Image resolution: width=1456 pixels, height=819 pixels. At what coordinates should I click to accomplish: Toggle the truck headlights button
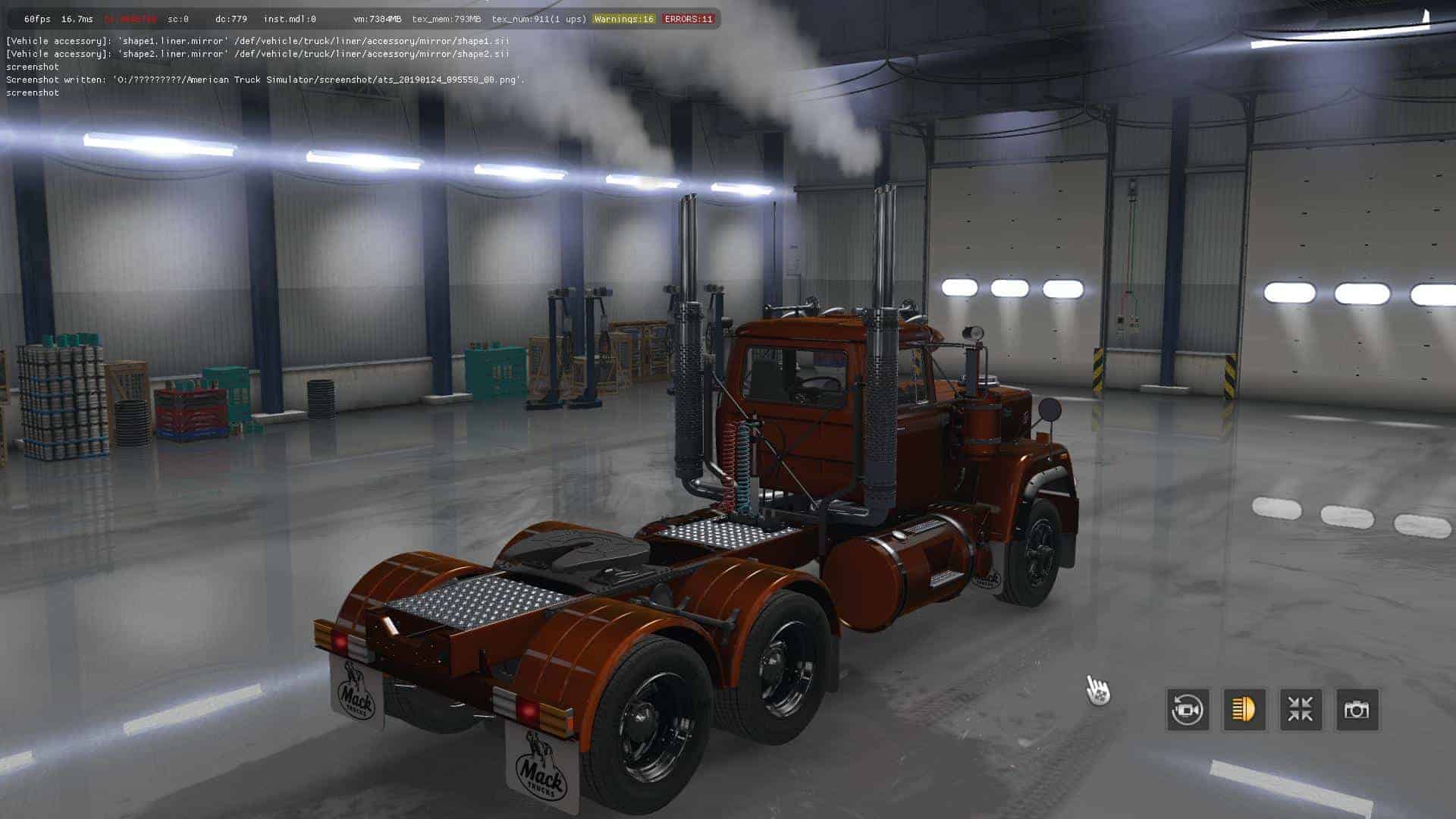pyautogui.click(x=1244, y=710)
